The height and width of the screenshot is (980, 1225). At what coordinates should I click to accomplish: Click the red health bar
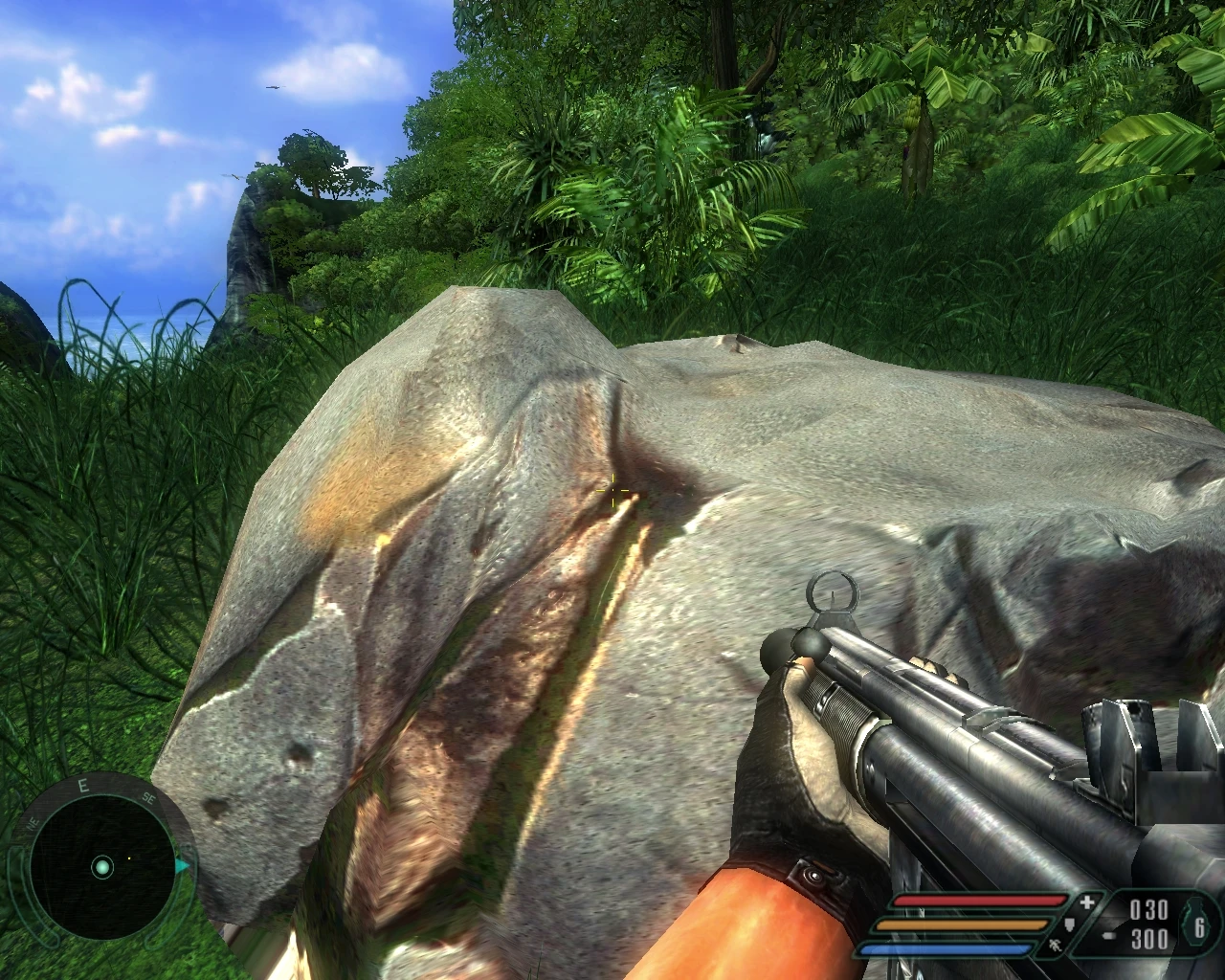(981, 902)
